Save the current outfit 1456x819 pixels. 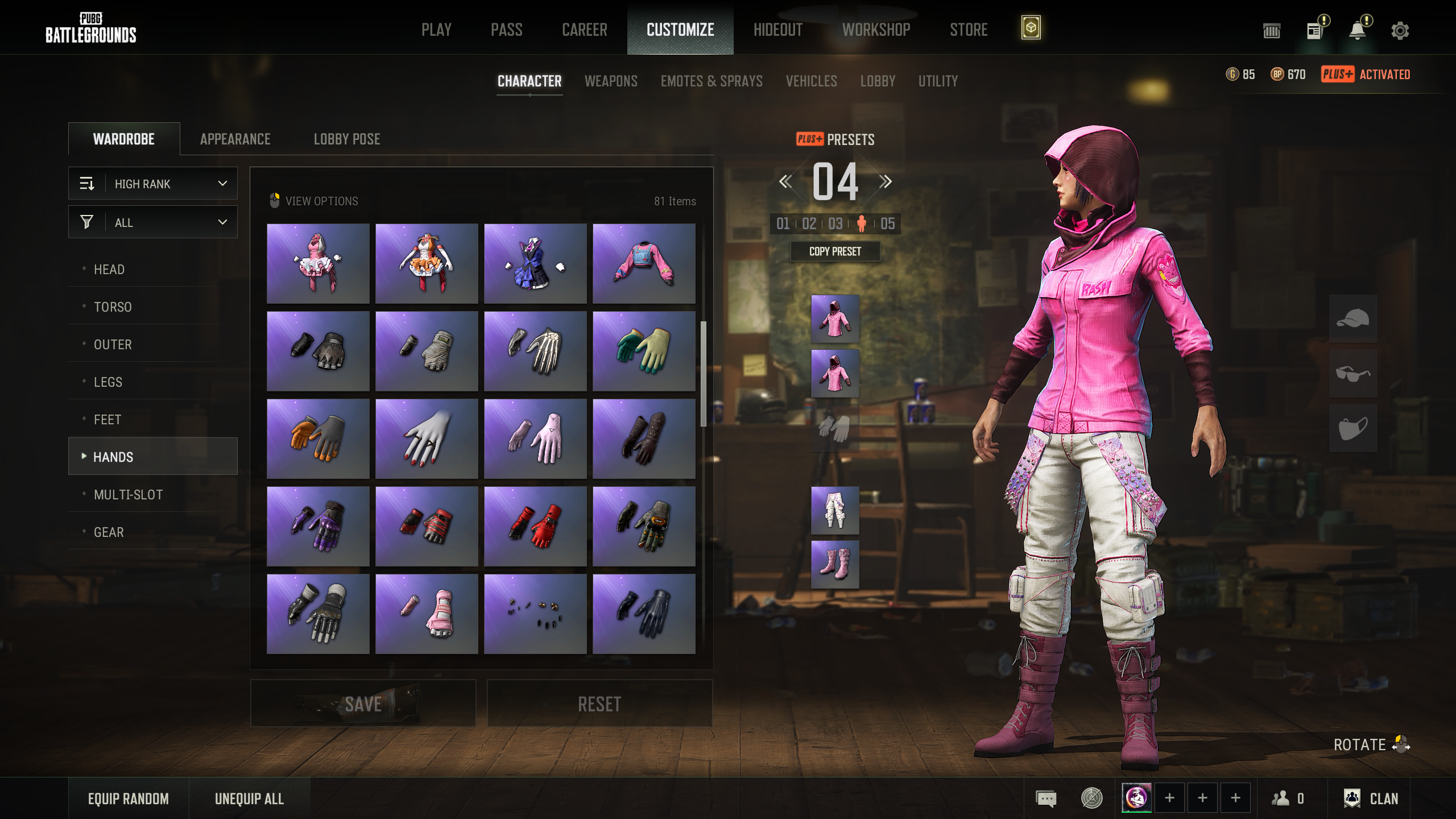[363, 704]
